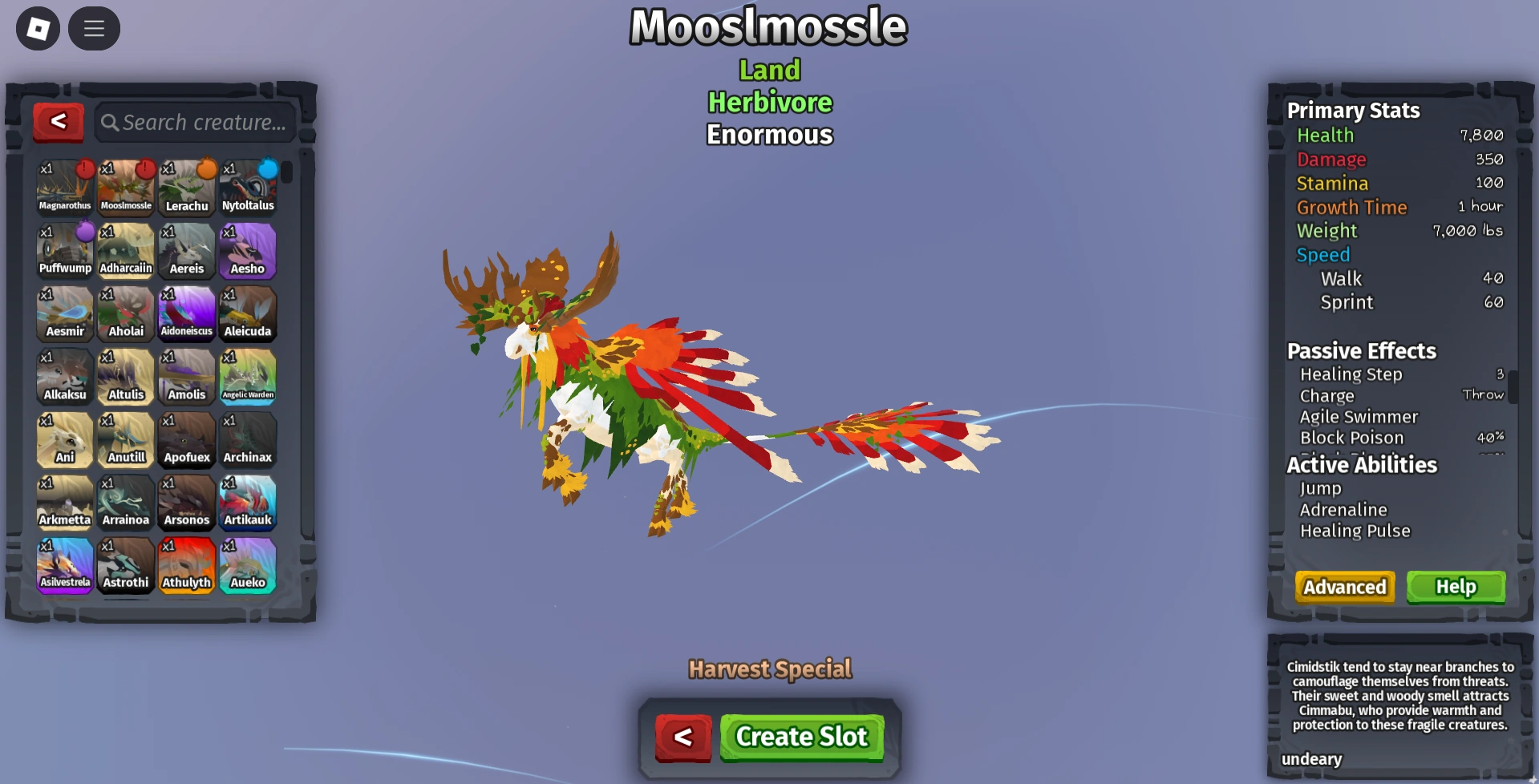Viewport: 1539px width, 784px height.
Task: Click the search magnifier icon
Action: (x=111, y=122)
